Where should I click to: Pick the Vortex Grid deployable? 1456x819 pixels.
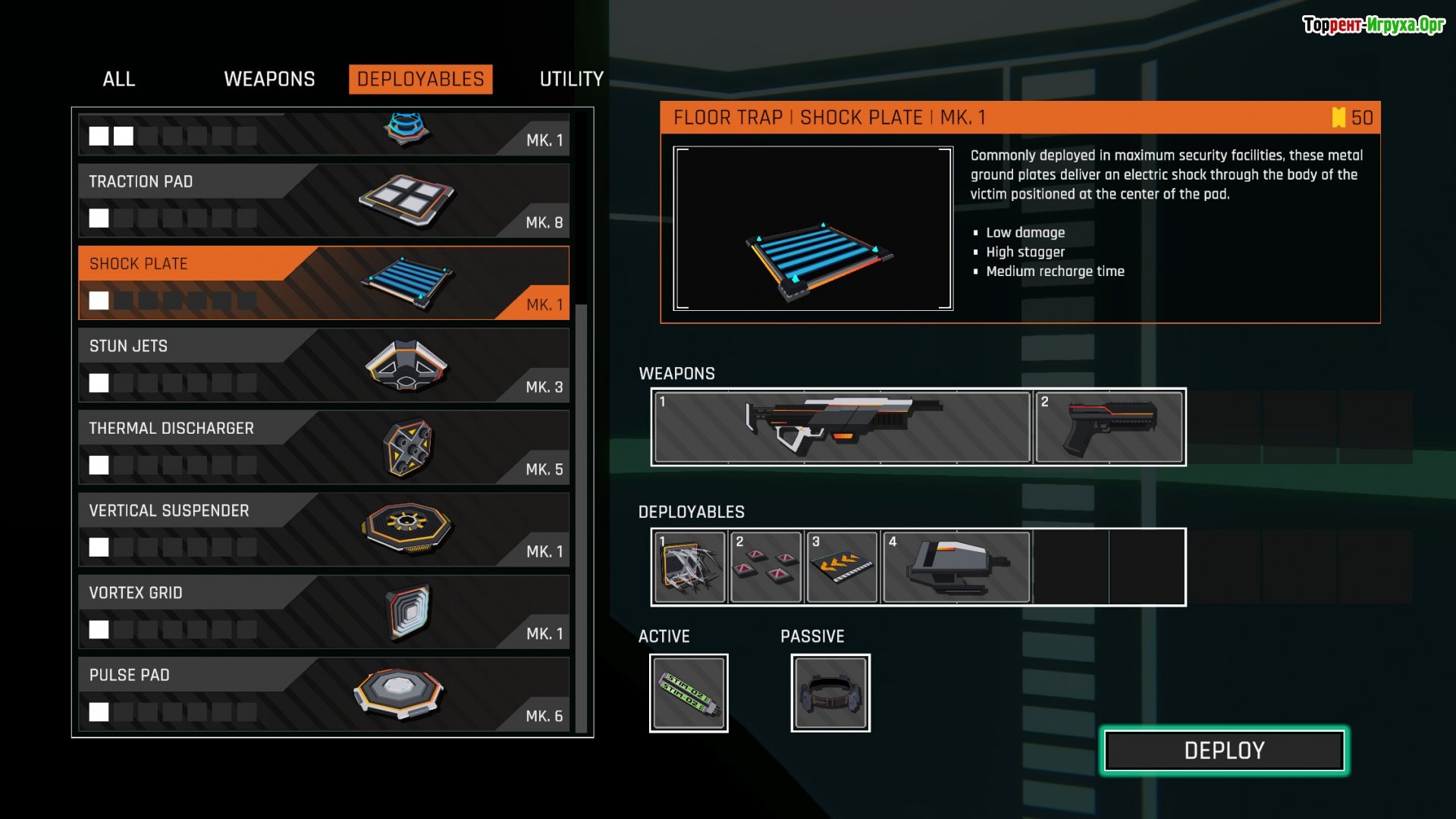324,612
